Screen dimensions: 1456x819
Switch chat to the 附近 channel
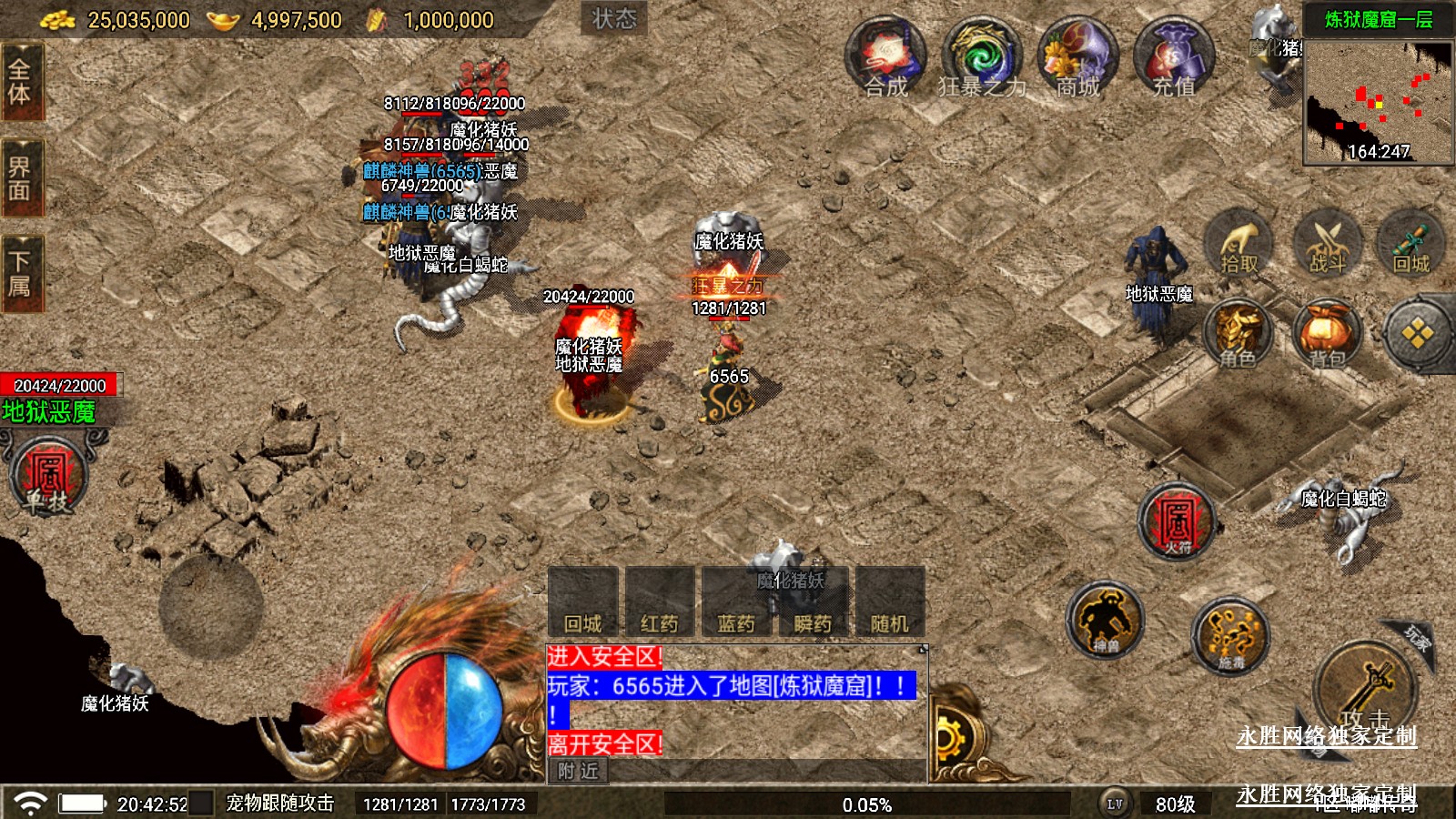pos(579,772)
